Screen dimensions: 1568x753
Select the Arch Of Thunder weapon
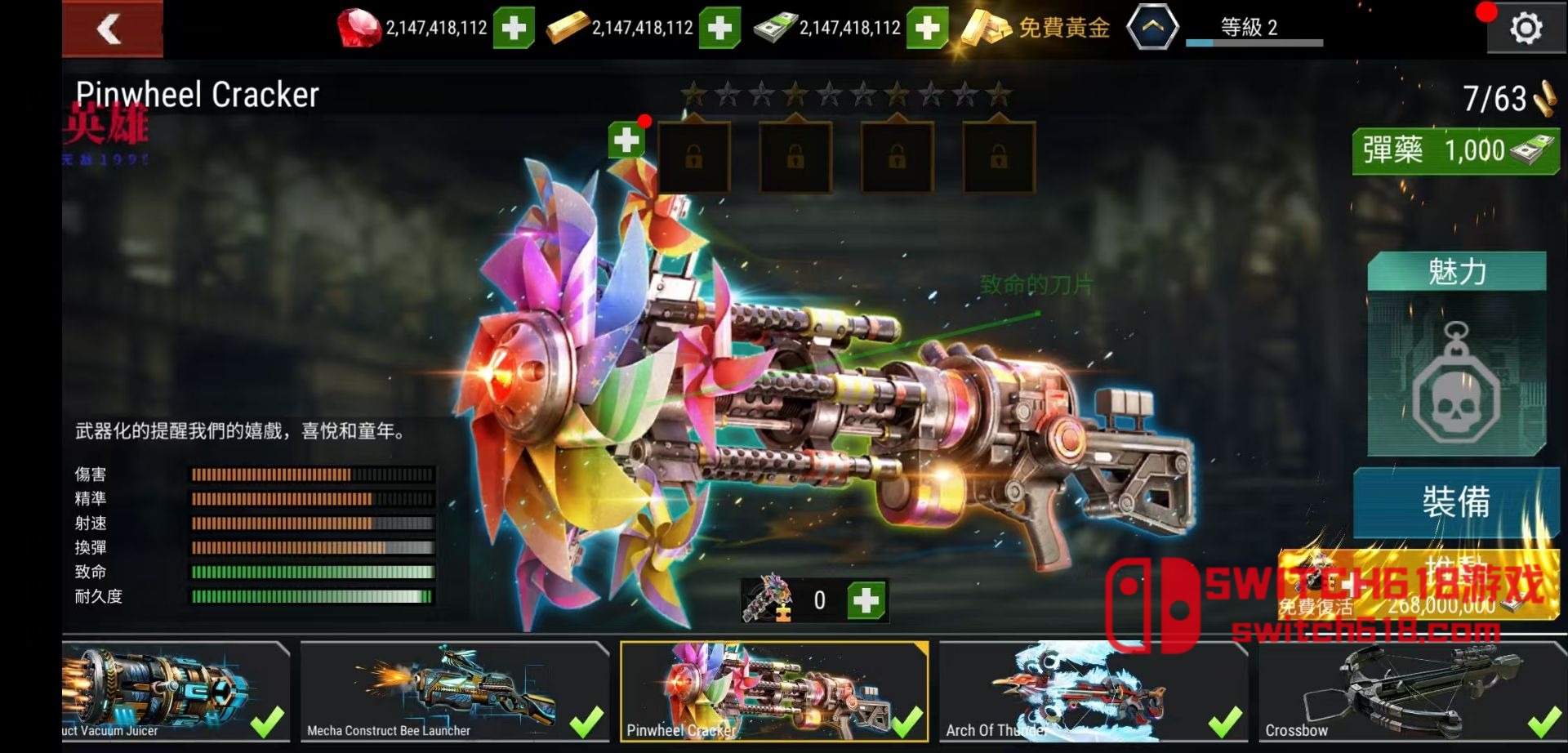tap(1093, 691)
